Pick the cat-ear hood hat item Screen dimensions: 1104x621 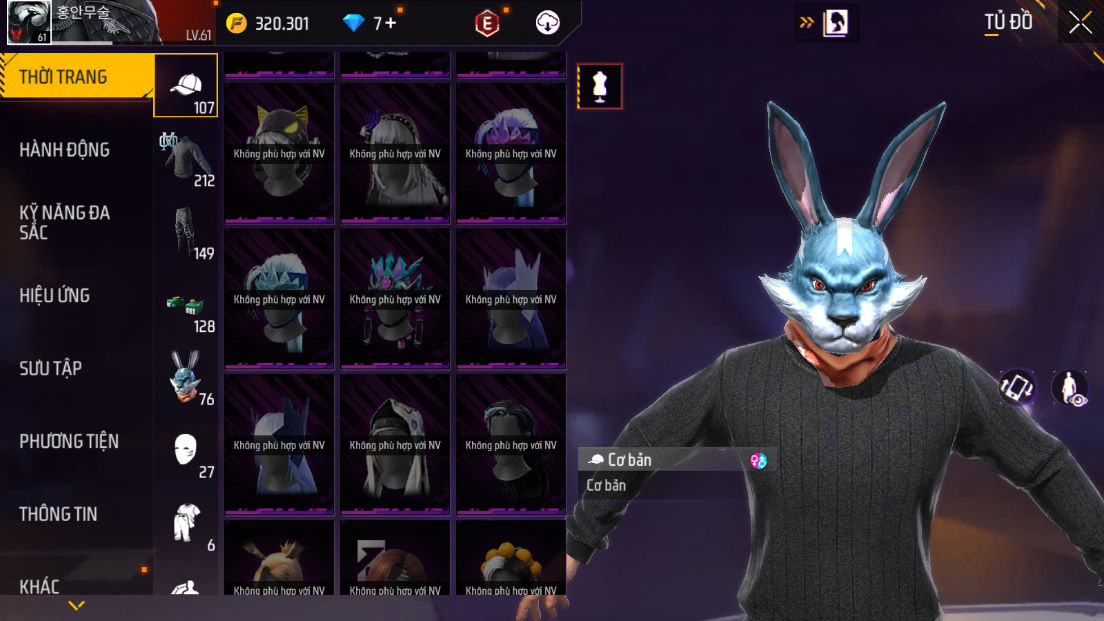click(x=280, y=152)
